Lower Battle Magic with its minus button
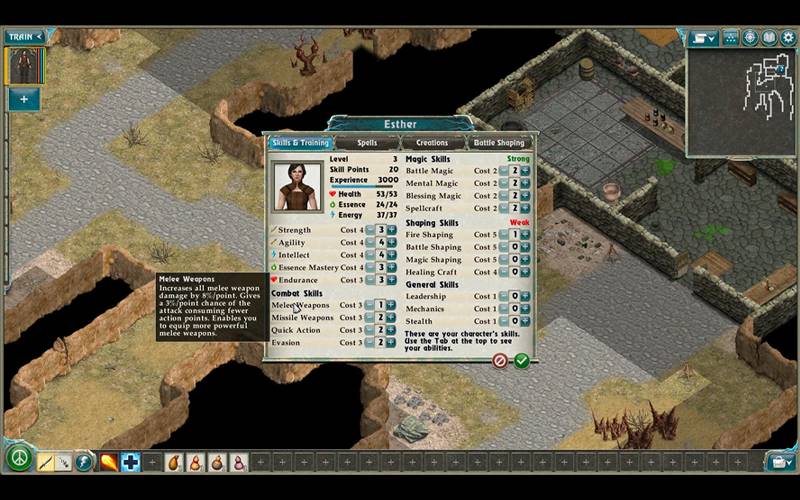 [x=505, y=171]
